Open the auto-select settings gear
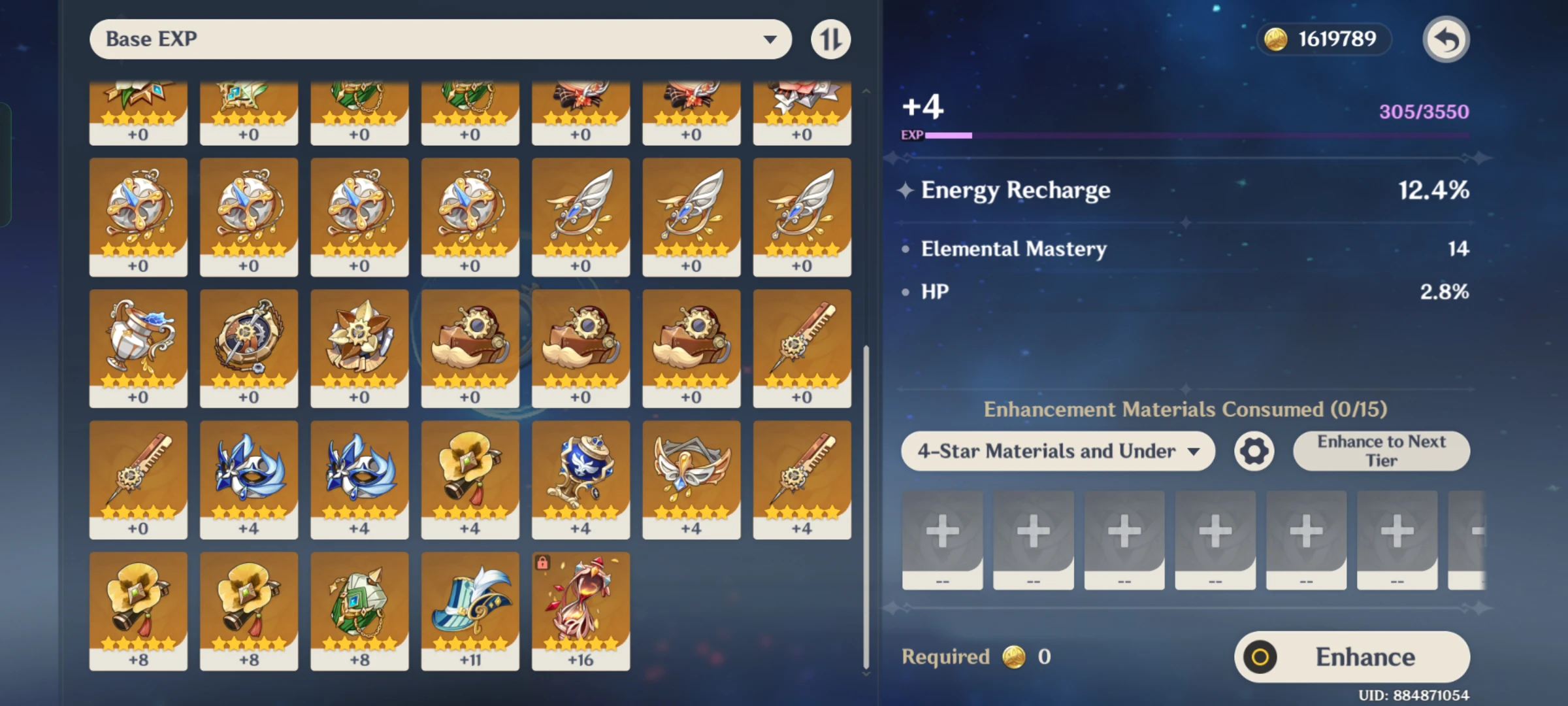Viewport: 1568px width, 706px height. click(x=1252, y=451)
